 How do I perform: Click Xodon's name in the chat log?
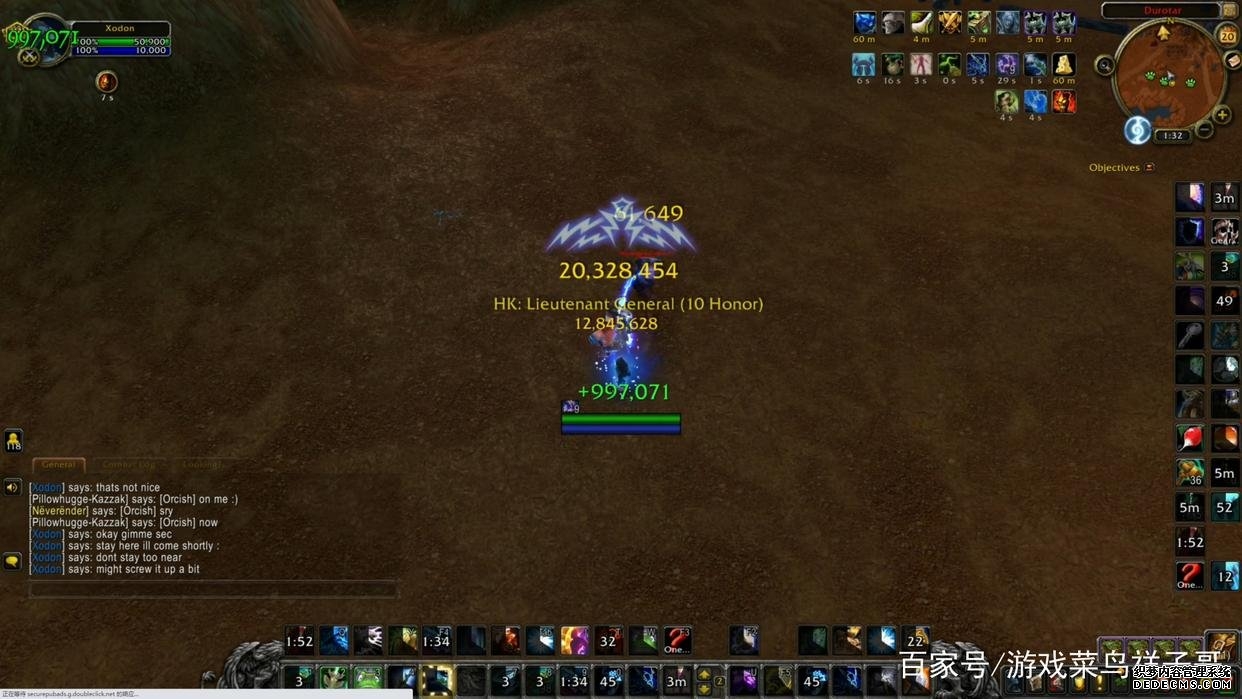[47, 488]
